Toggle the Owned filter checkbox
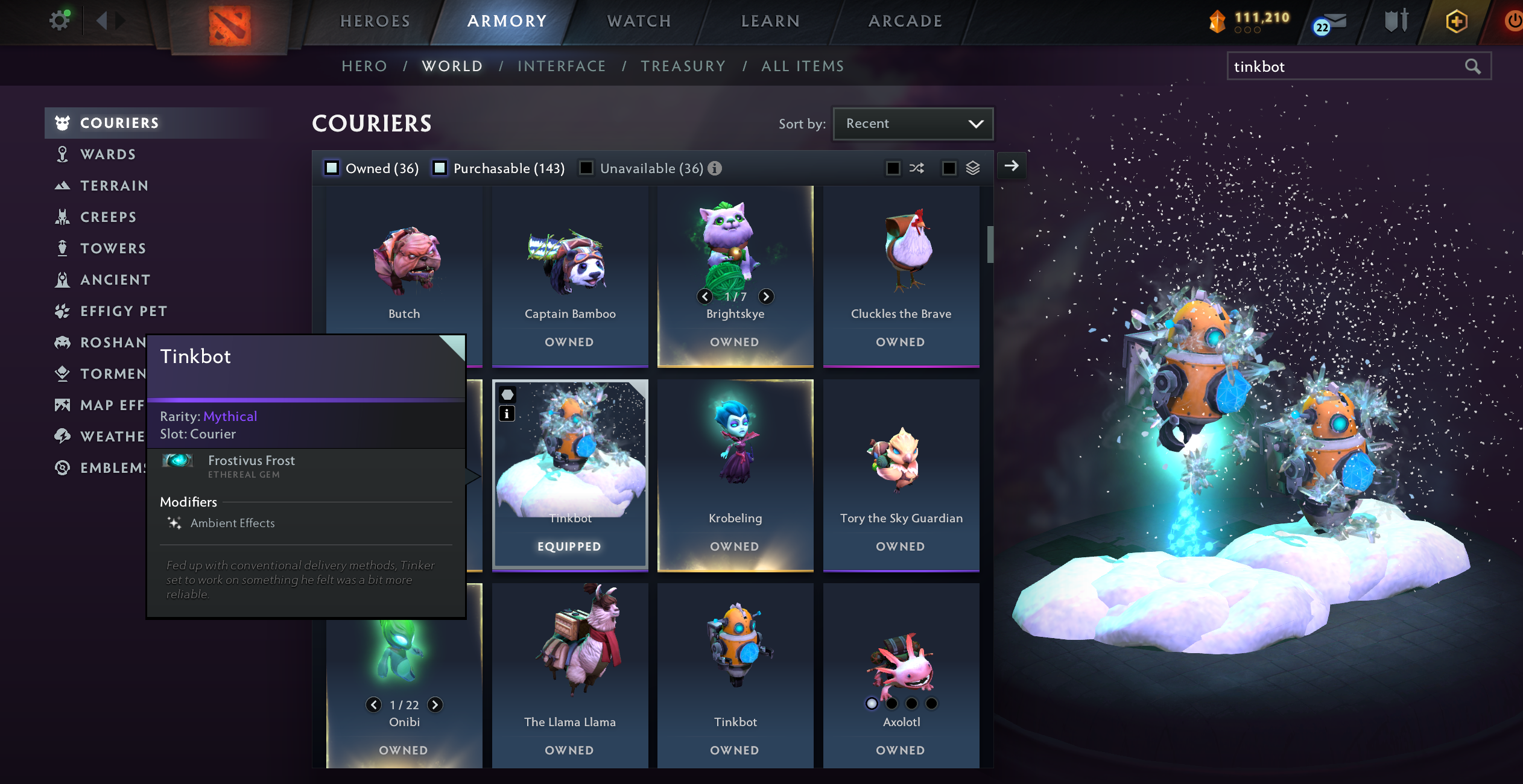The image size is (1523, 784). coord(332,168)
